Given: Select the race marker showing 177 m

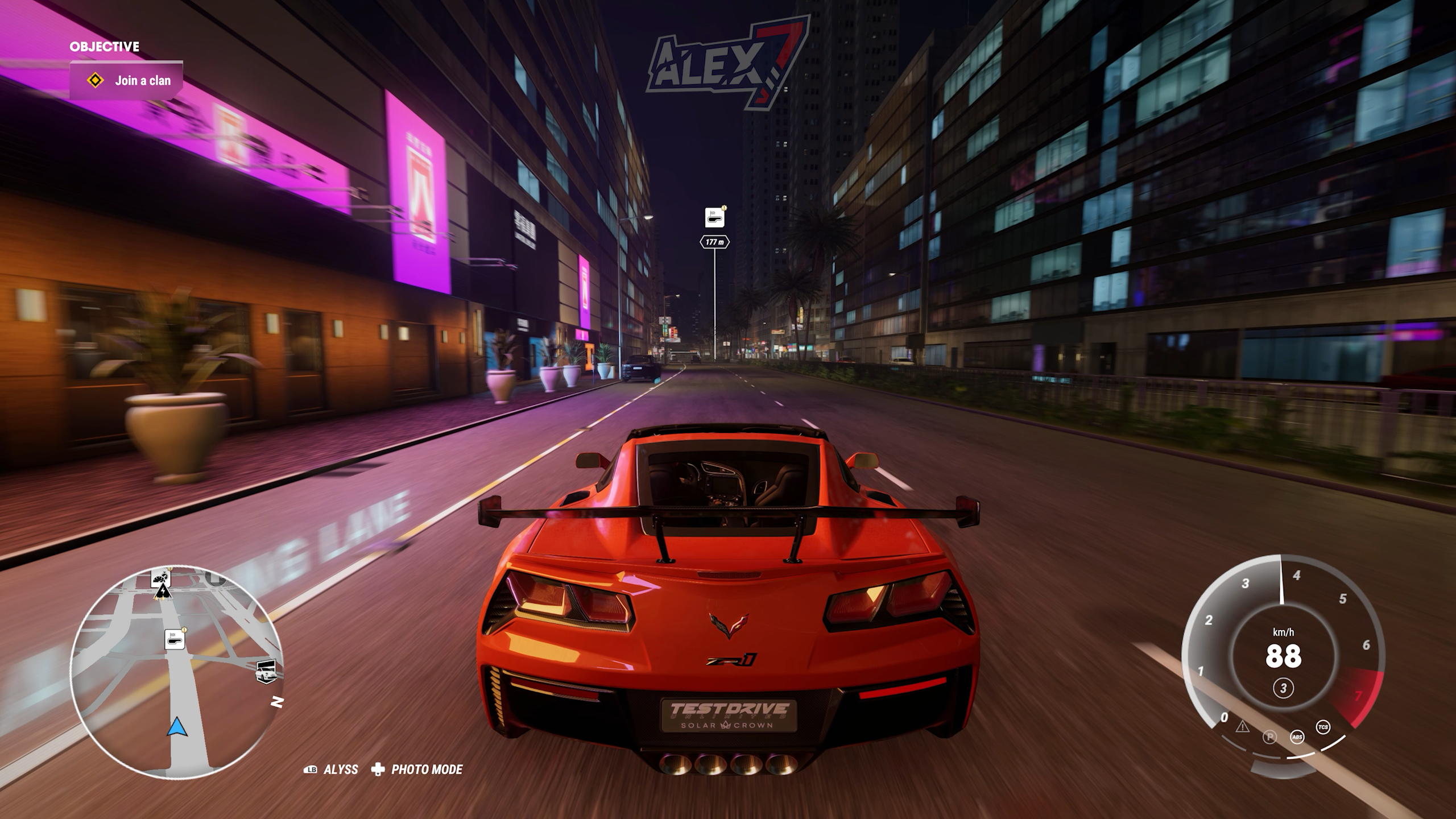Looking at the screenshot, I should tap(714, 218).
